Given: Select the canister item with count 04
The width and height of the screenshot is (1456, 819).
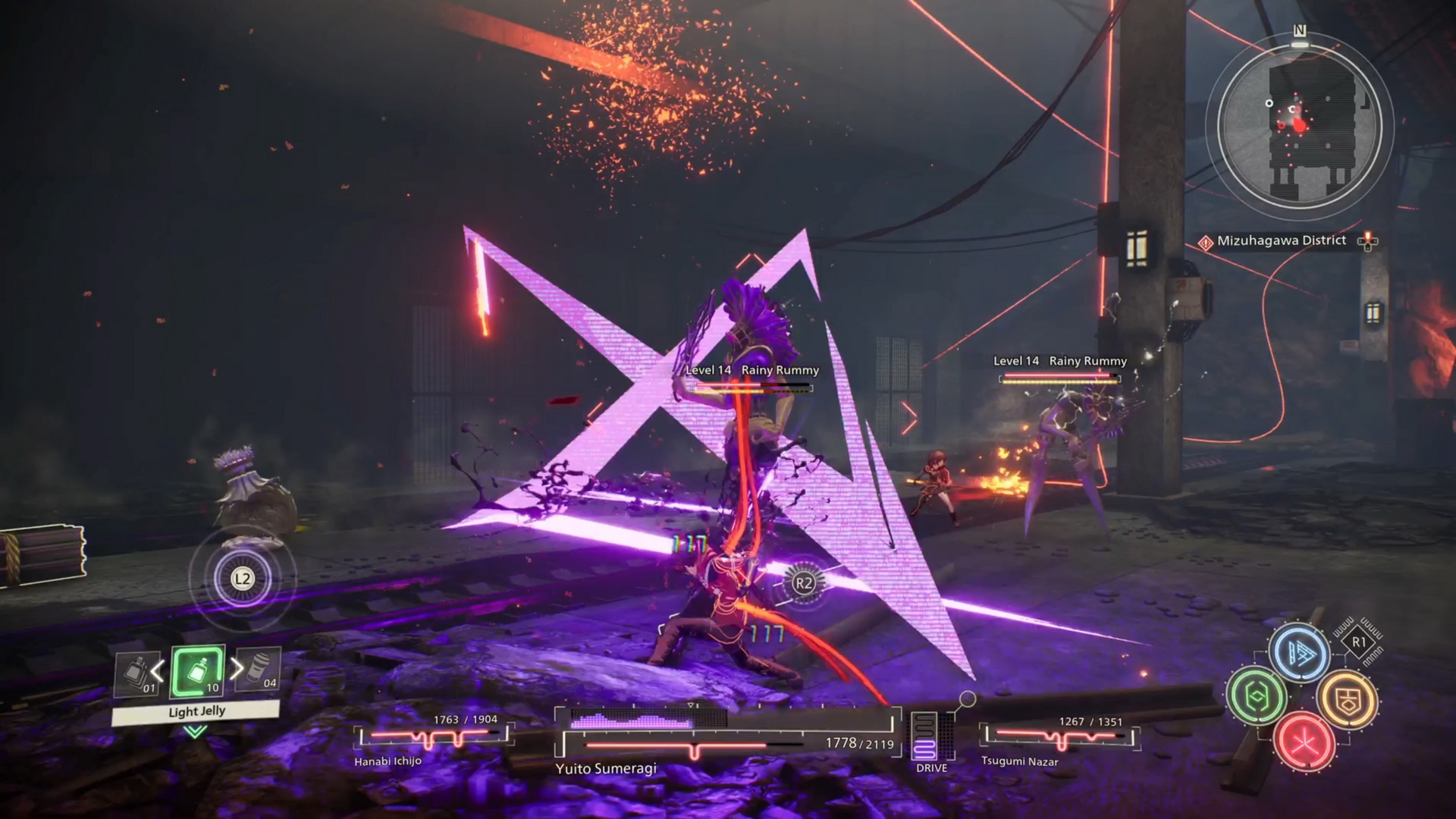Looking at the screenshot, I should 259,670.
